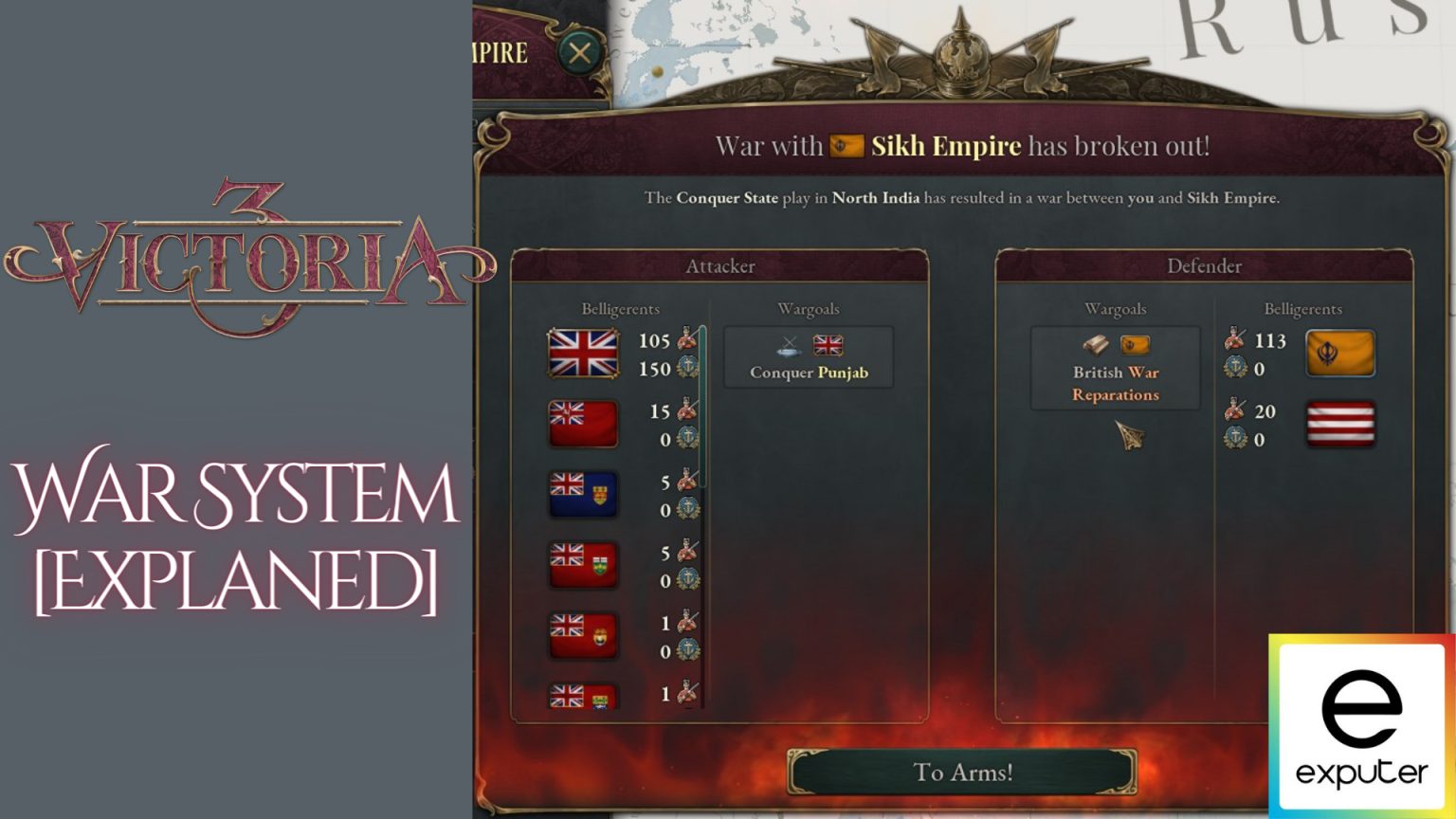
Task: Click the red ensign flag showing 1 battalion
Action: click(x=585, y=635)
